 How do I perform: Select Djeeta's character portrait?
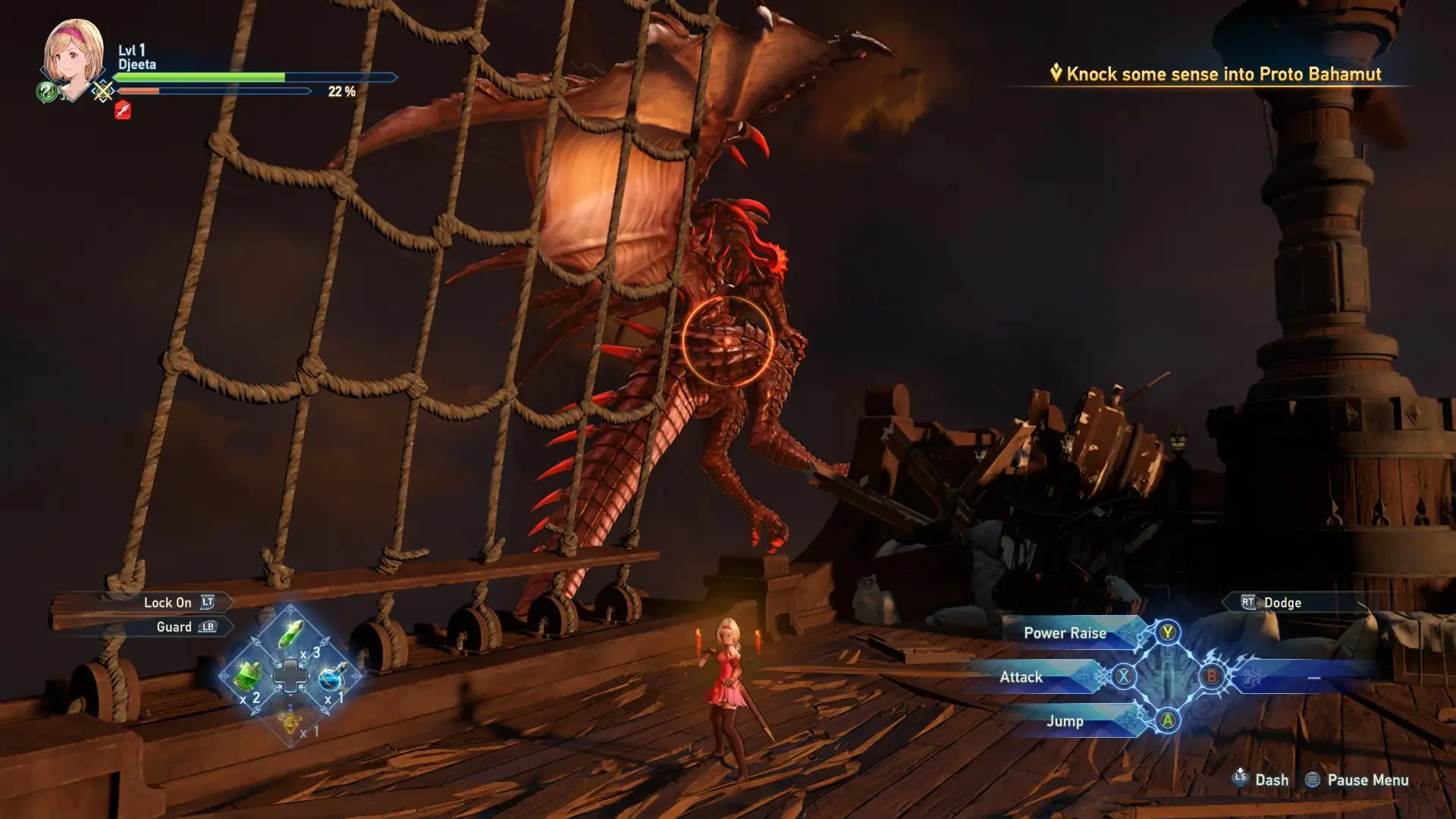[74, 55]
